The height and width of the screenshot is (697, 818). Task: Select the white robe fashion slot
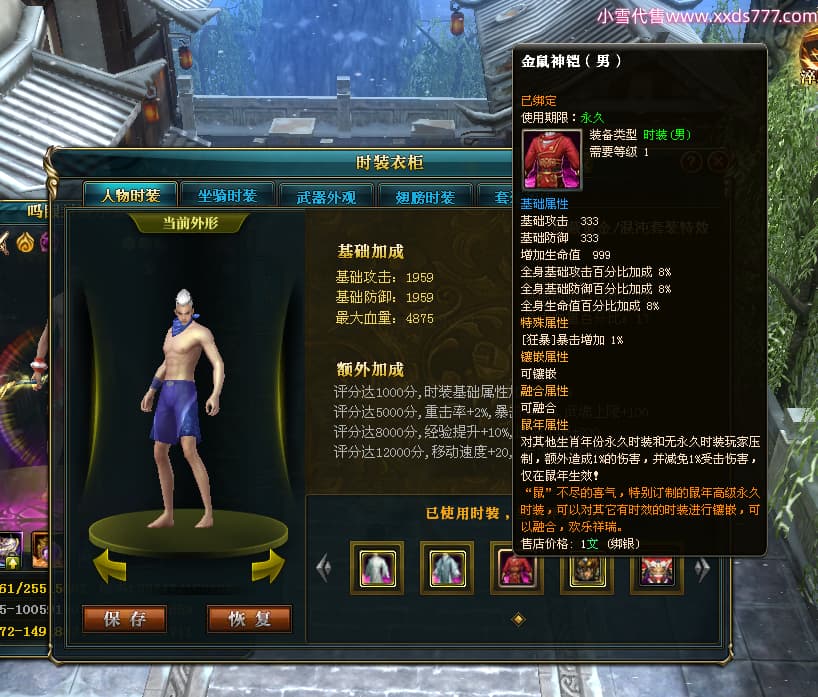[x=377, y=568]
